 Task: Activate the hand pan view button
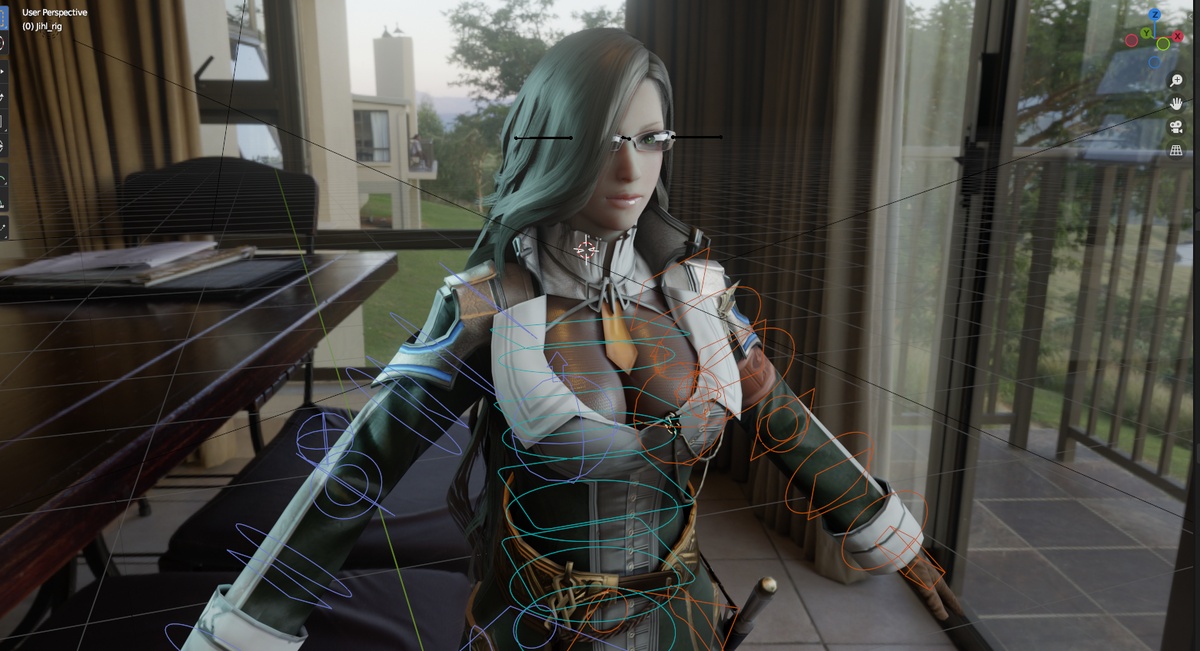click(x=1177, y=103)
